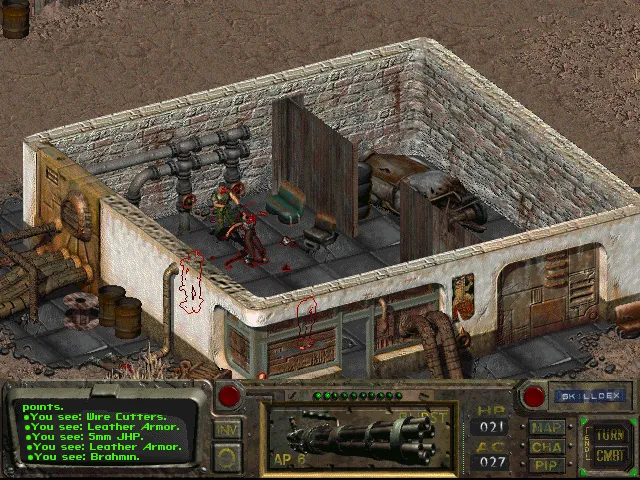The height and width of the screenshot is (480, 640).
Task: End your turn with the TURN button
Action: pos(609,435)
